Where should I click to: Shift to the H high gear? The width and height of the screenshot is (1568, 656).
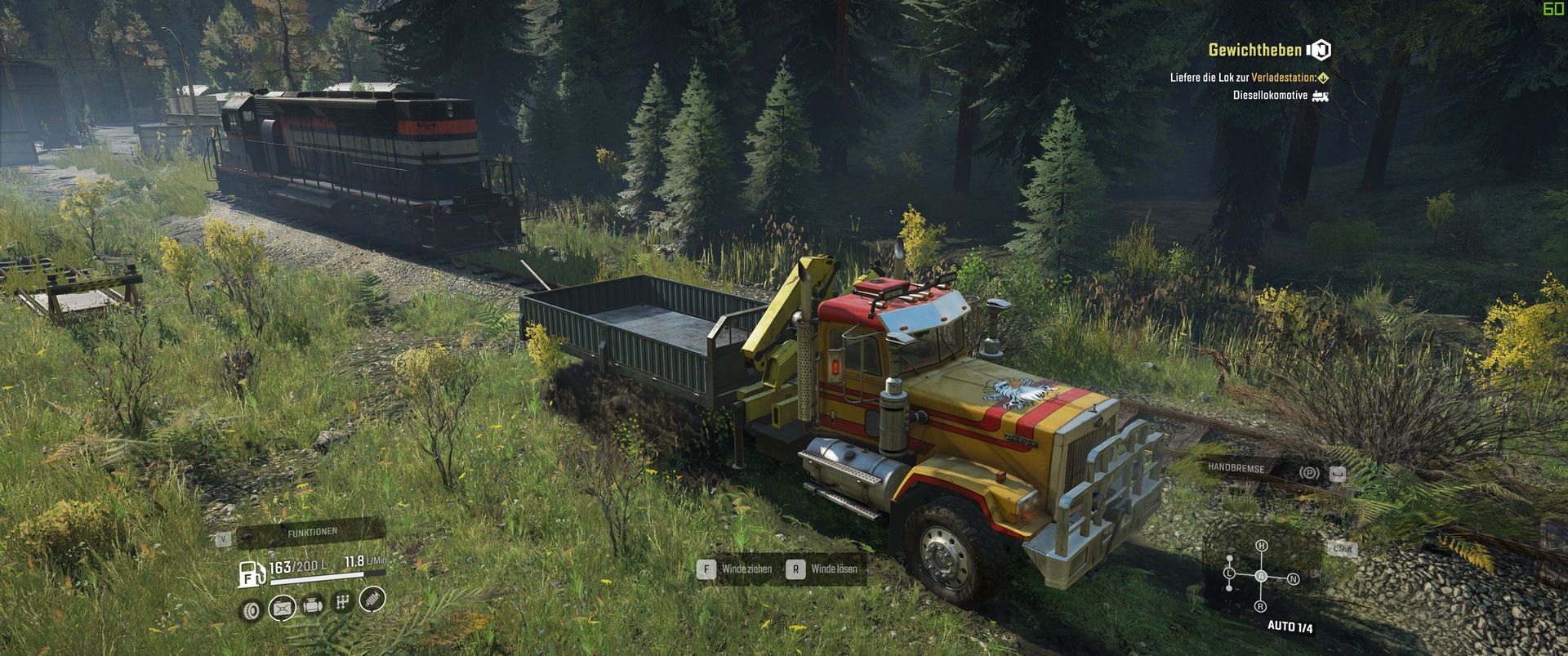click(1262, 546)
